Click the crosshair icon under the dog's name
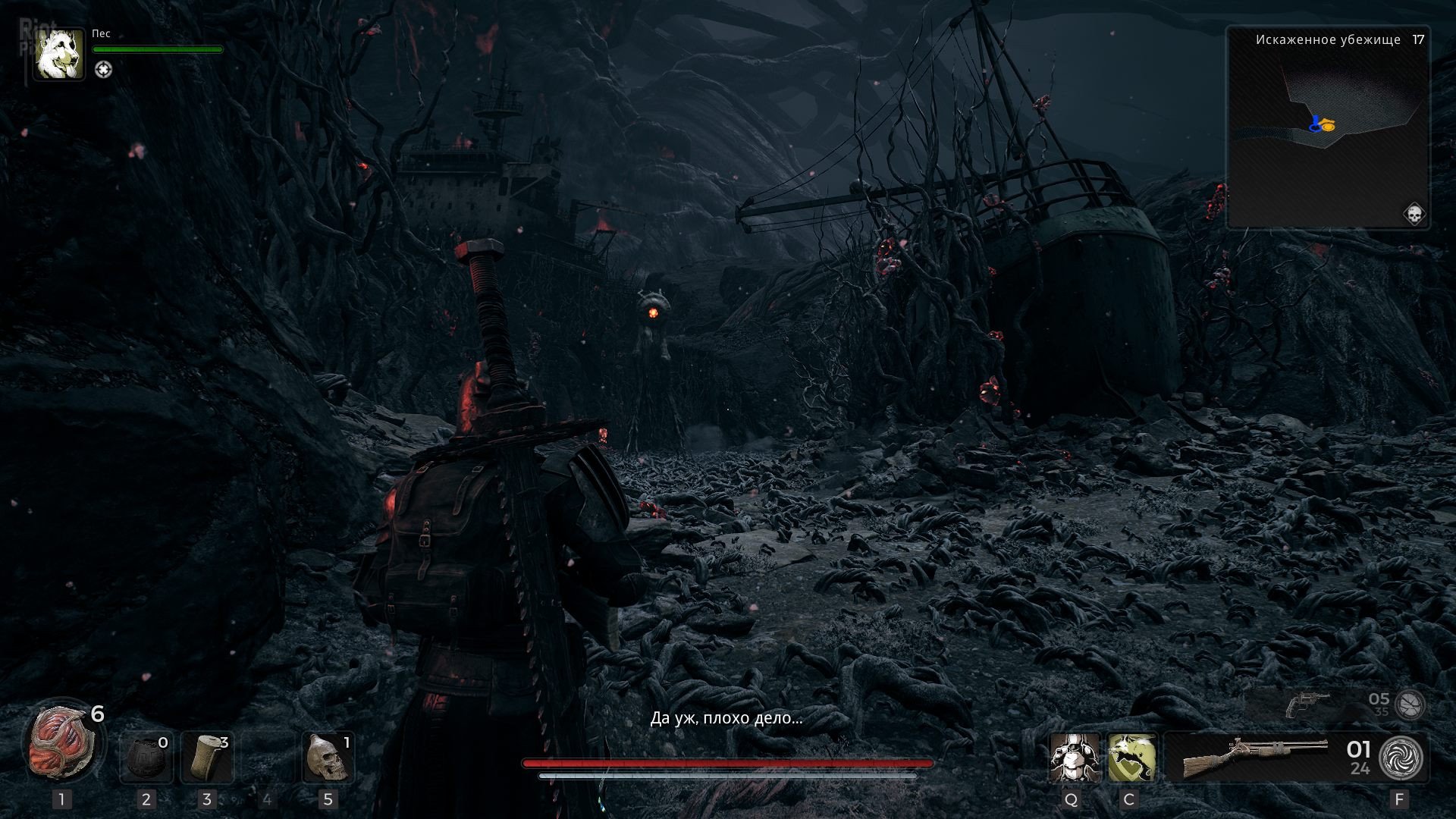1456x819 pixels. tap(103, 70)
